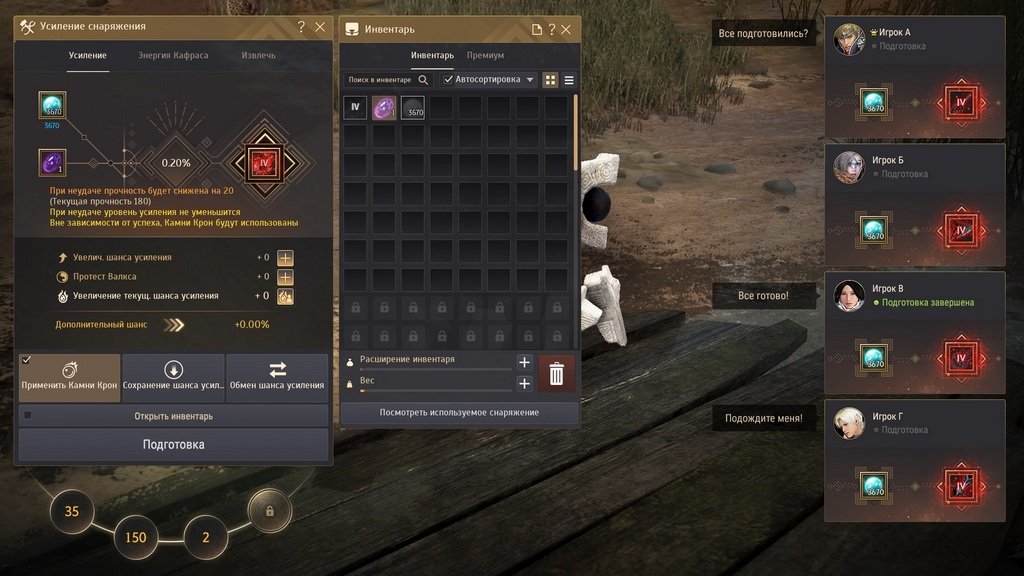The image size is (1024, 576).
Task: Click the big Подготовка button
Action: coord(173,444)
